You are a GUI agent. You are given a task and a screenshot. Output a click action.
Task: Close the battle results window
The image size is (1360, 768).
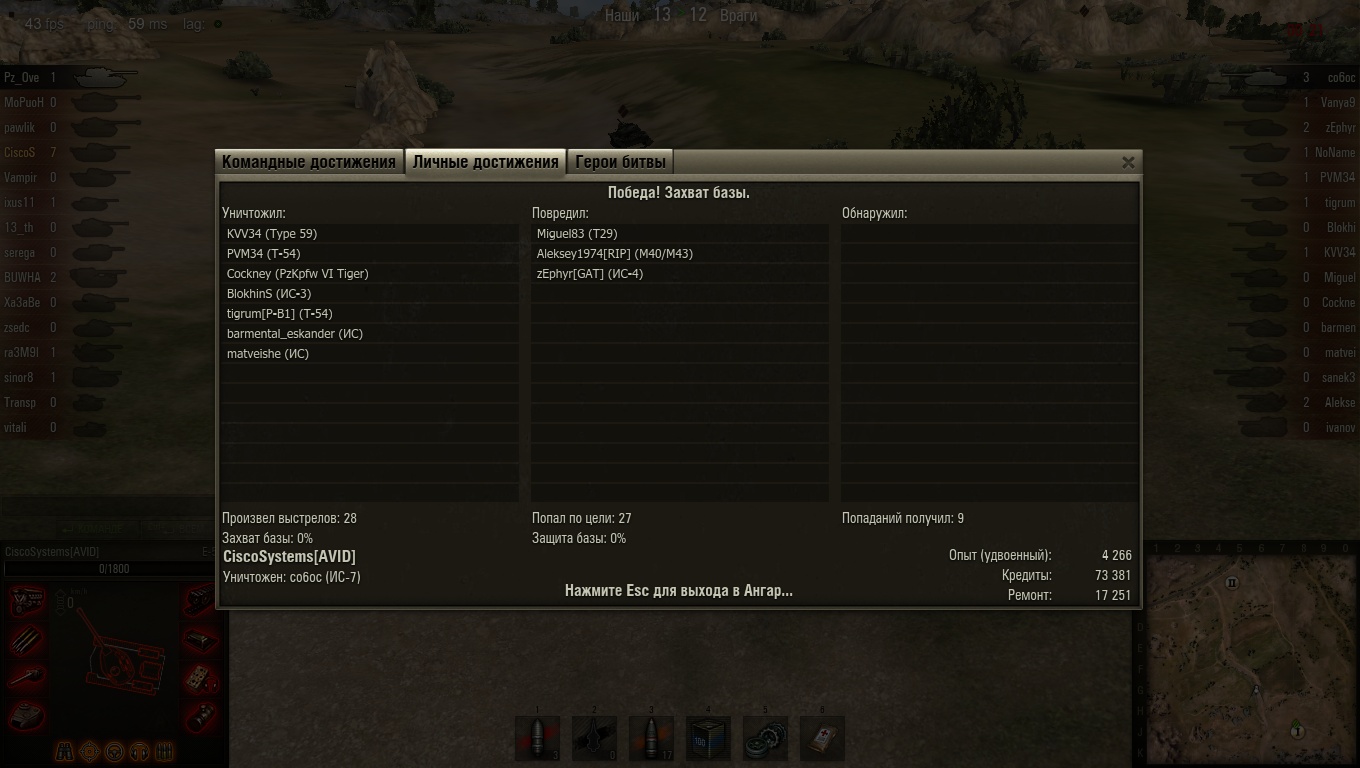point(1128,162)
